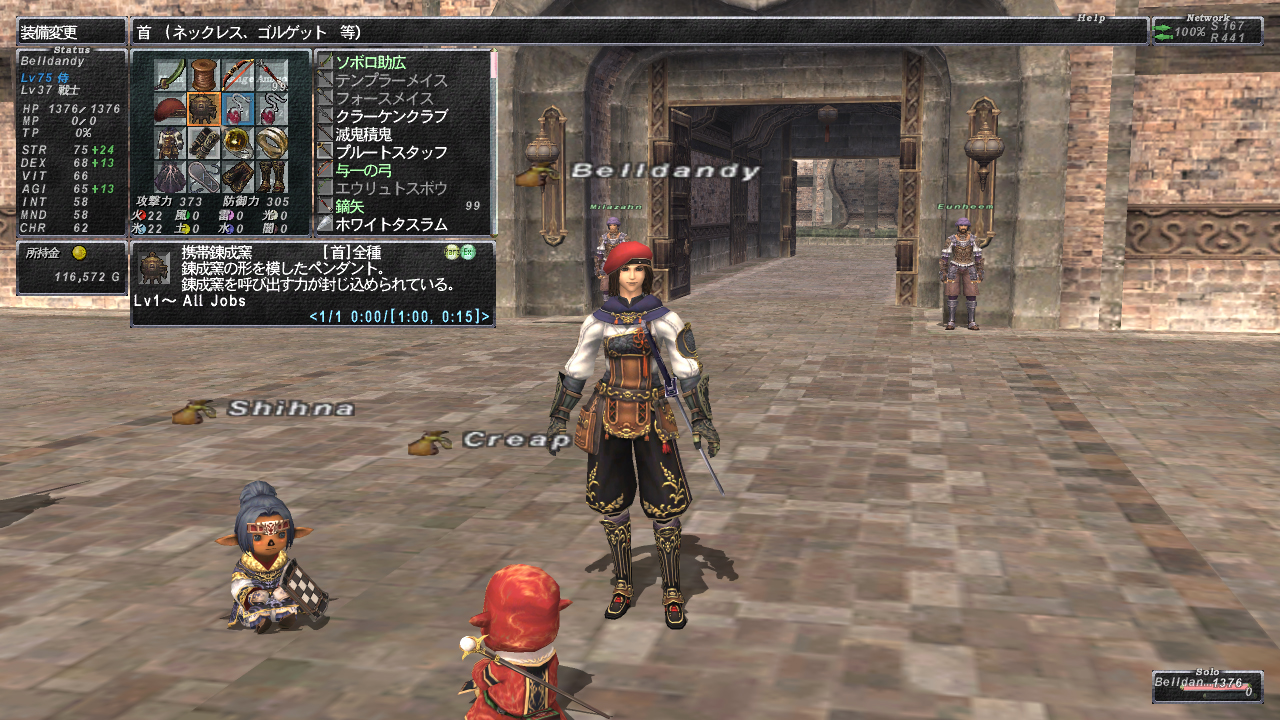Select the arrow ammo slot
1280x720 pixels.
272,75
